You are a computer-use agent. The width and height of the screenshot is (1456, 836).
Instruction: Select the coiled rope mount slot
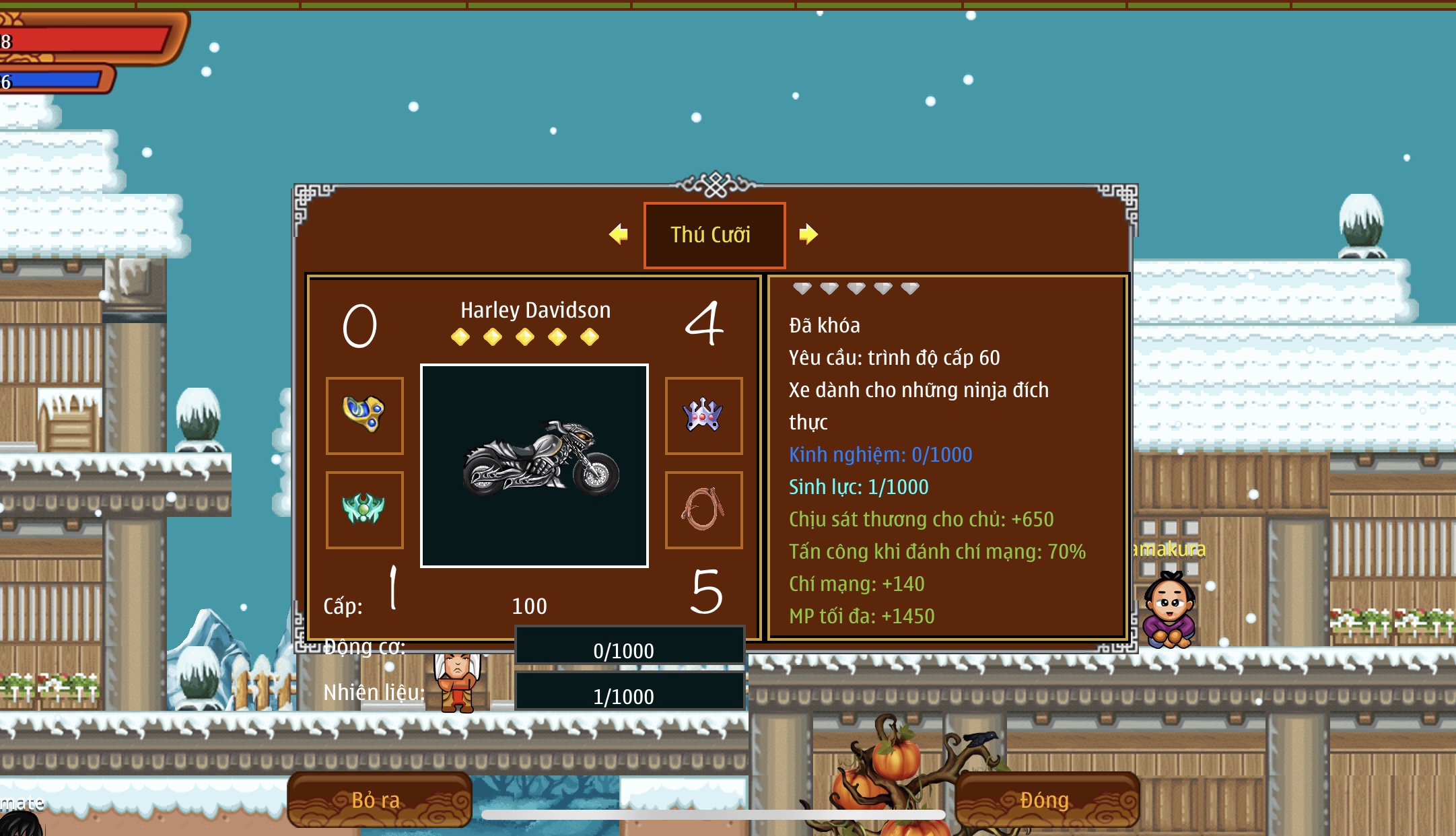click(x=703, y=510)
